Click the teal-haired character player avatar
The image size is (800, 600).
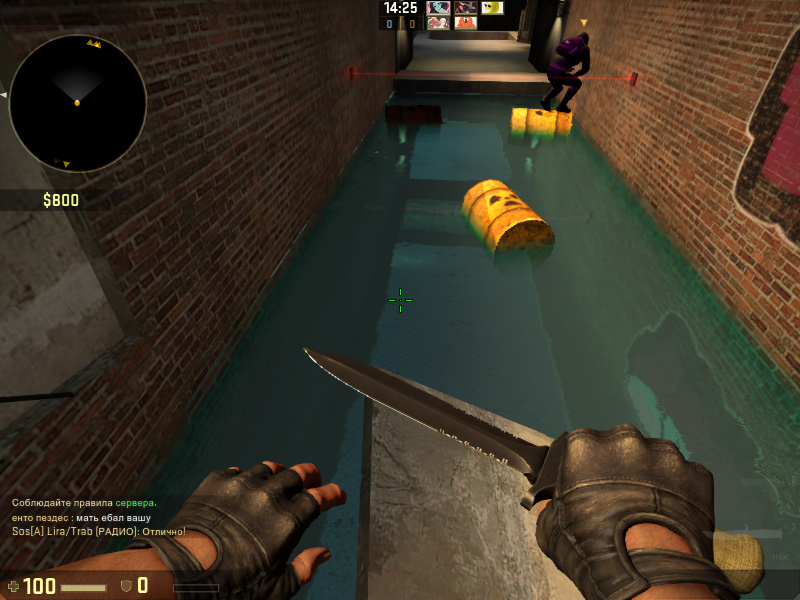point(438,8)
